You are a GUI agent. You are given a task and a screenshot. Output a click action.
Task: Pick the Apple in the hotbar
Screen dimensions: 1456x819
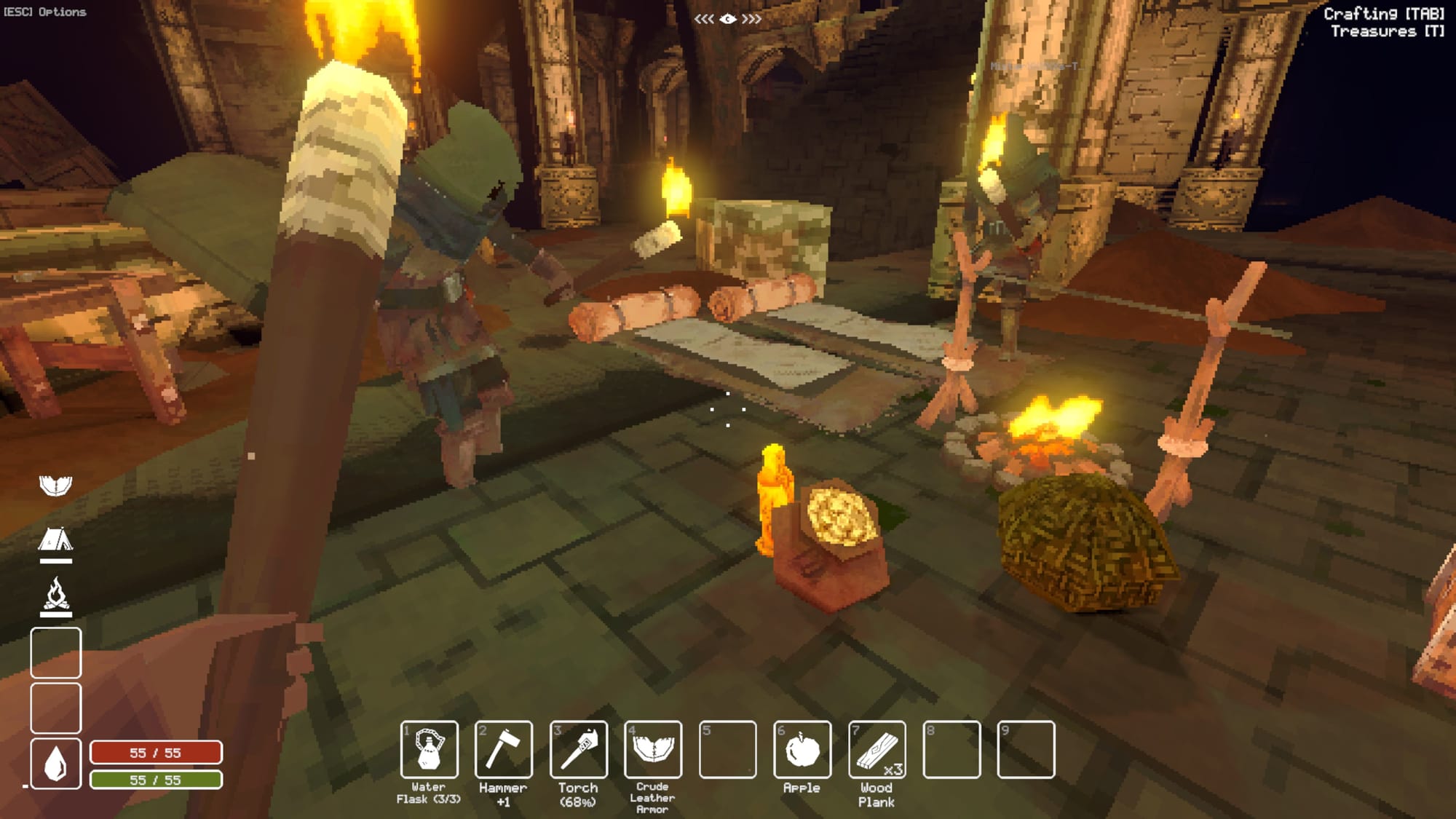tap(802, 749)
